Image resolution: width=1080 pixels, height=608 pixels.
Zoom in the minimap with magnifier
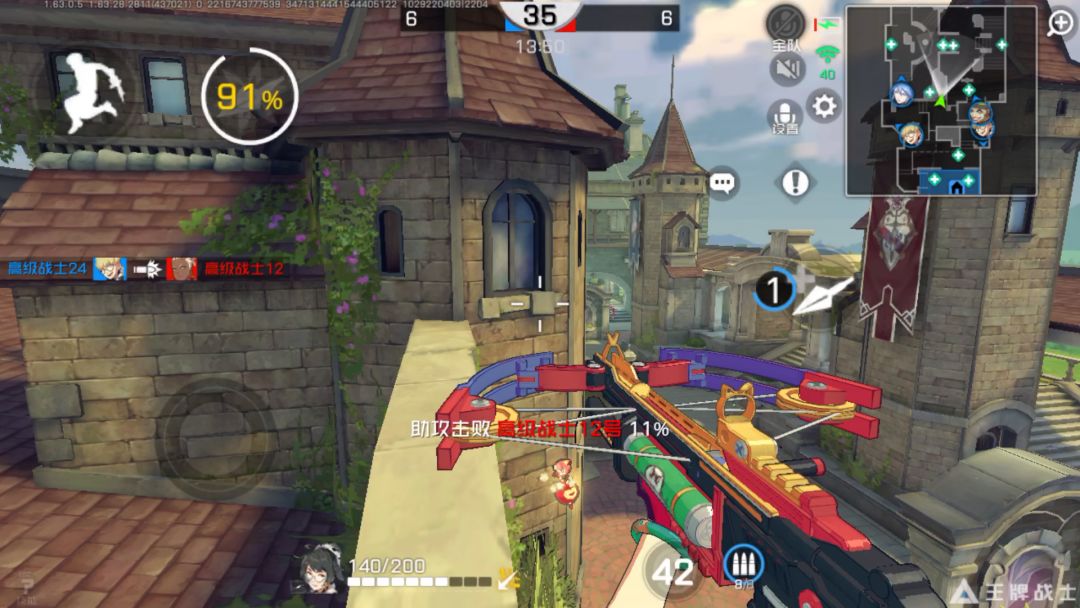[1059, 24]
